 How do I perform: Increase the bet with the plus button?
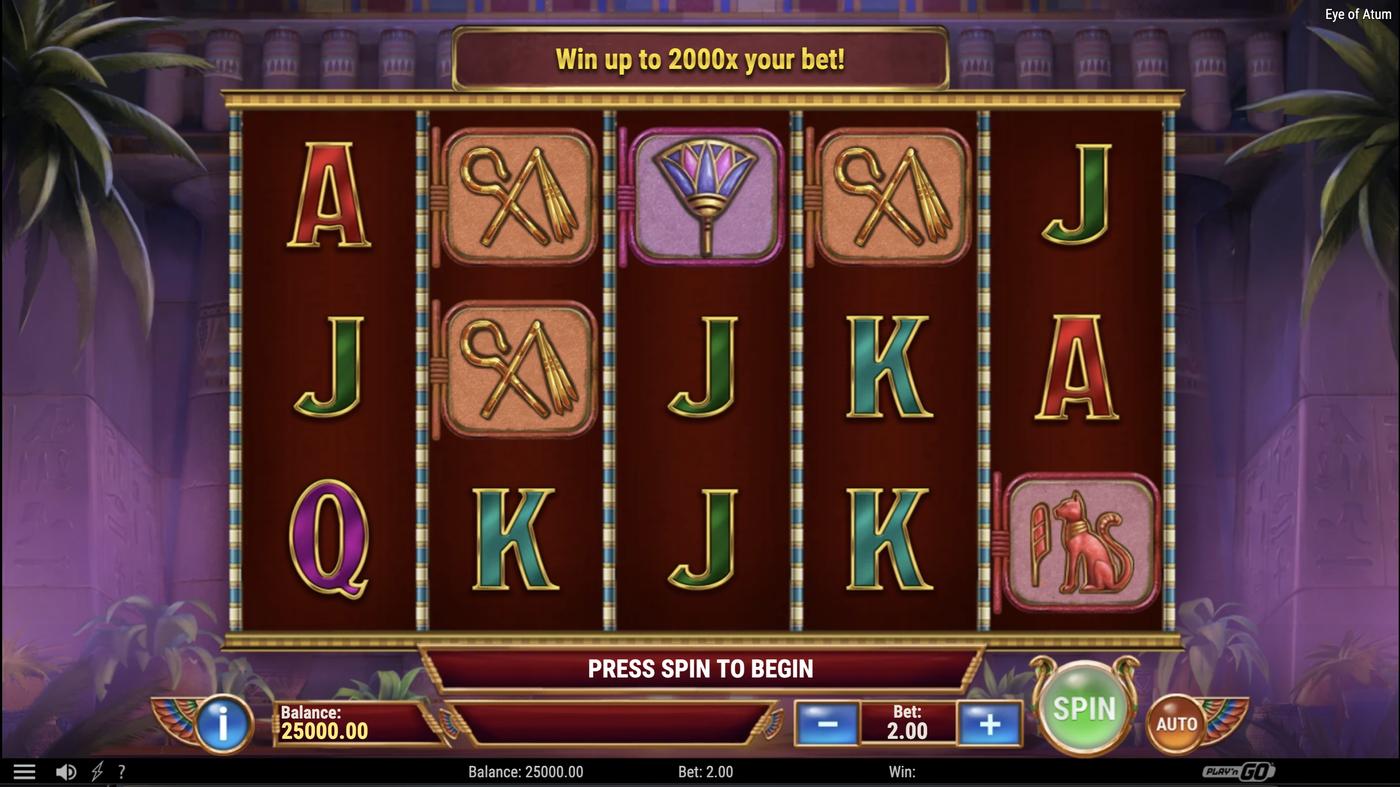989,723
